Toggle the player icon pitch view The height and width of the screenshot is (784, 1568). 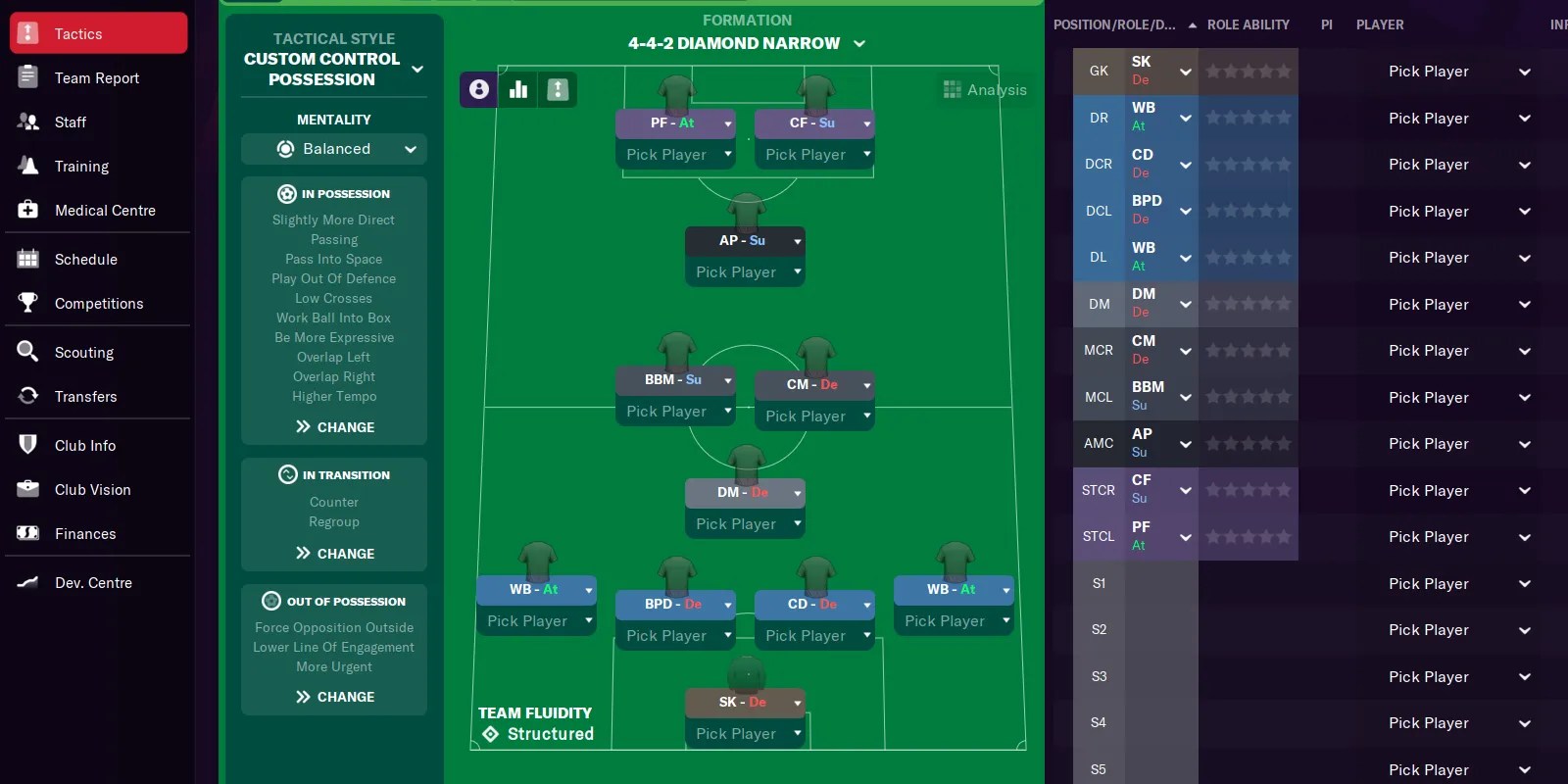point(477,89)
